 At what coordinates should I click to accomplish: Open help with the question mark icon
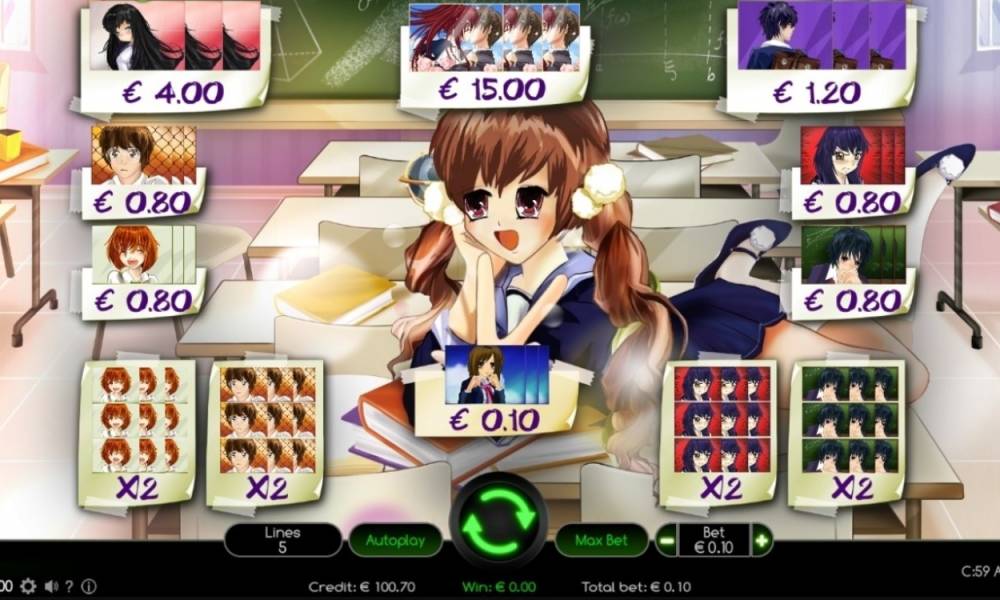pos(71,586)
